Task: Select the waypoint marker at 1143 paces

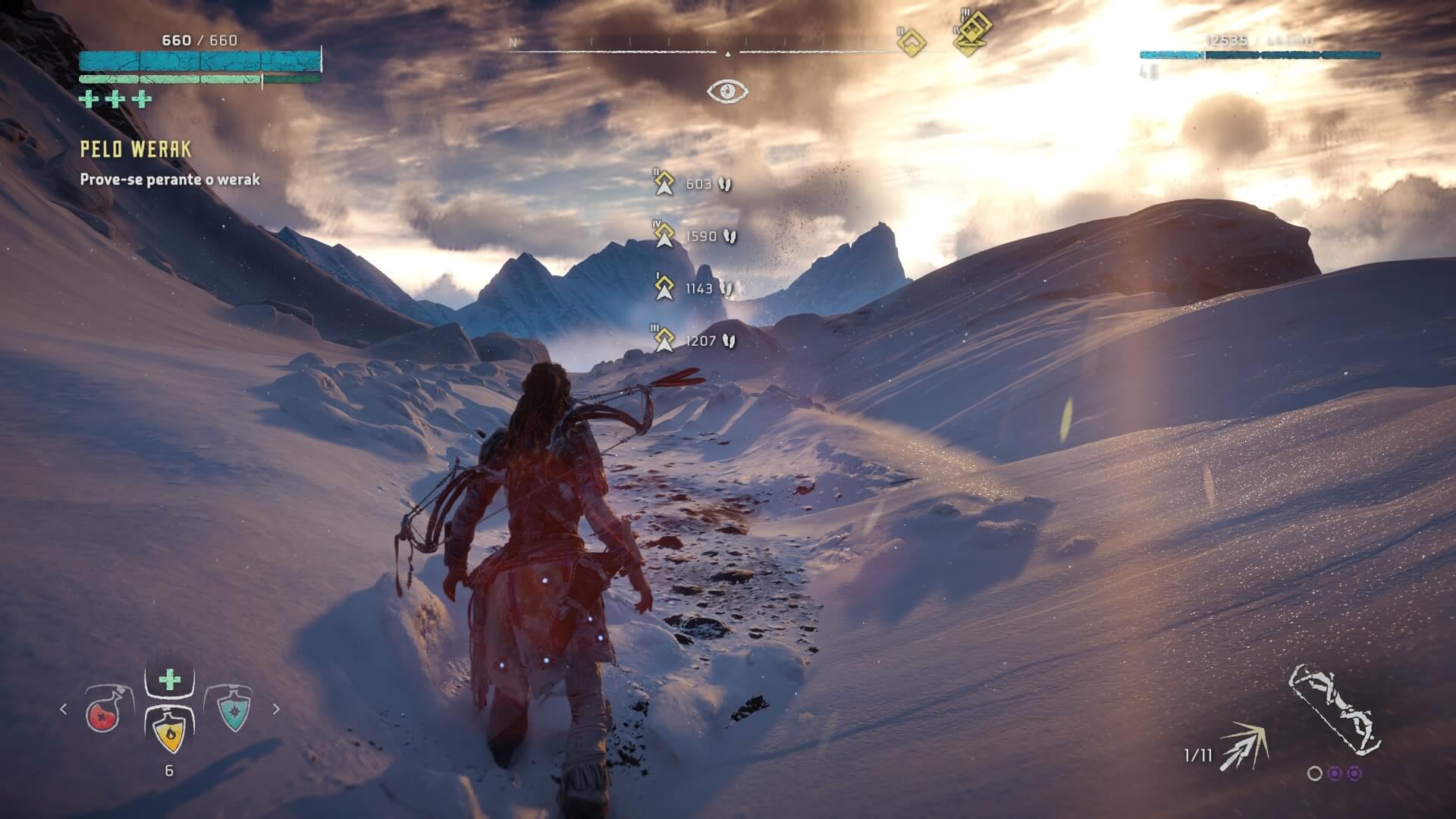Action: pos(665,288)
